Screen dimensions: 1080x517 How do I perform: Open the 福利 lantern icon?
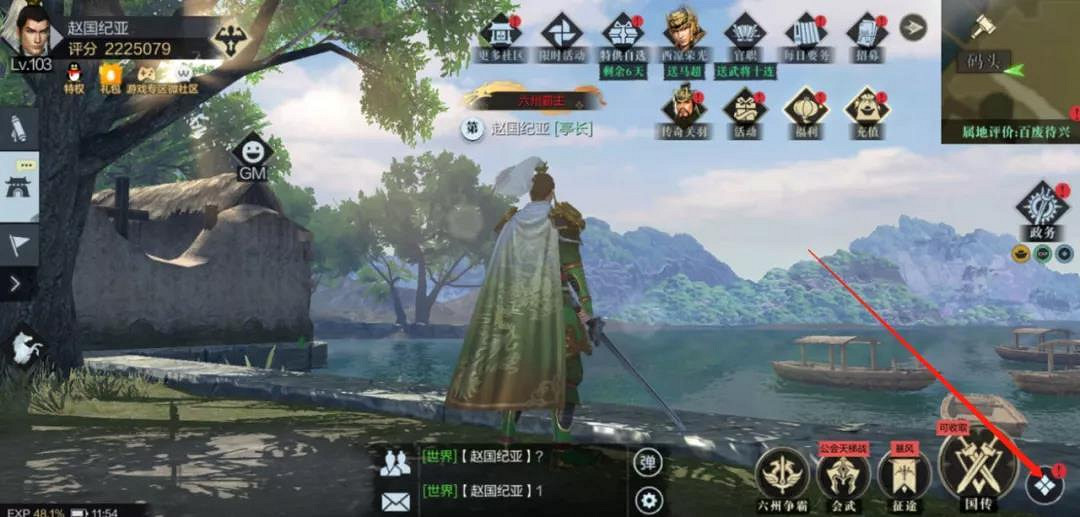[x=805, y=108]
